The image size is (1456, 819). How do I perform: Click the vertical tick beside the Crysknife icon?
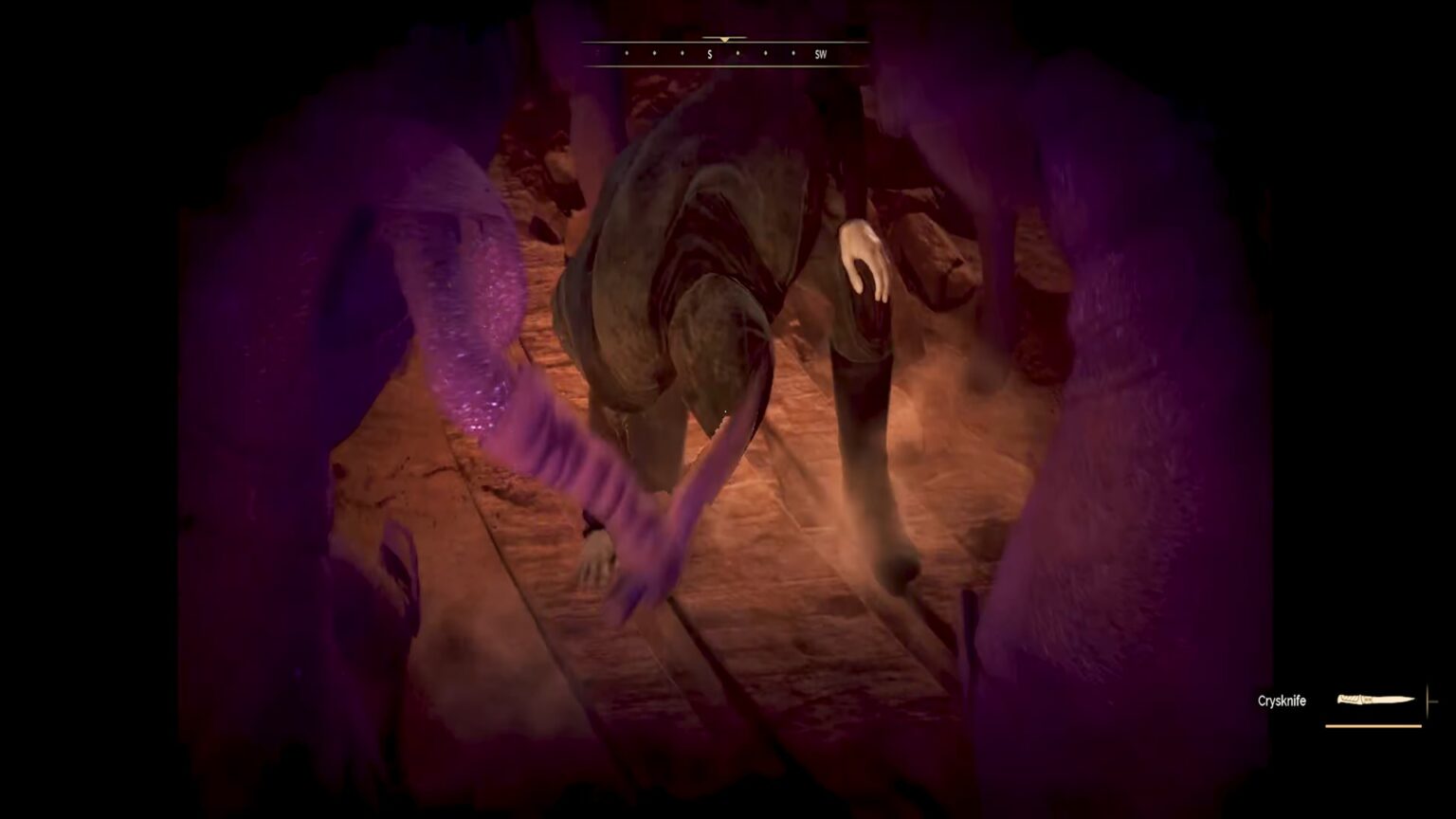(1427, 701)
